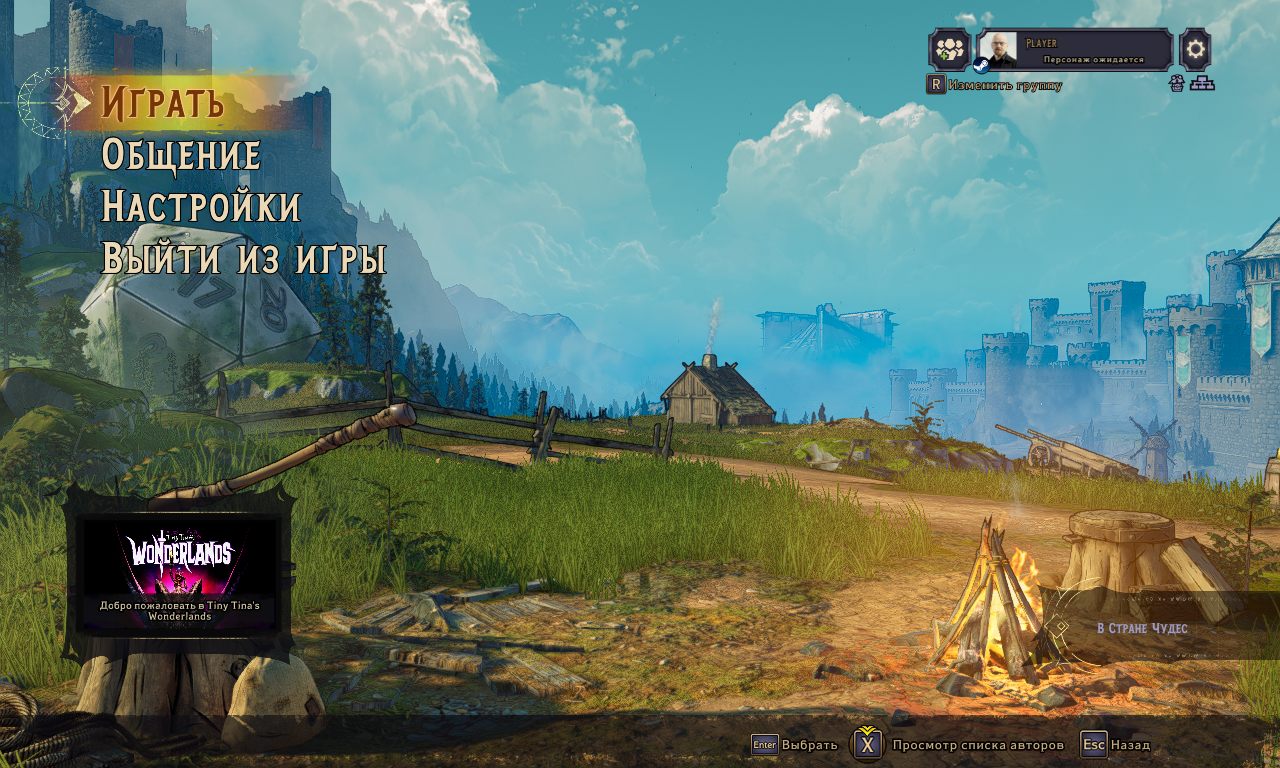Click the Назад back label
Image resolution: width=1280 pixels, height=768 pixels.
tap(1130, 745)
